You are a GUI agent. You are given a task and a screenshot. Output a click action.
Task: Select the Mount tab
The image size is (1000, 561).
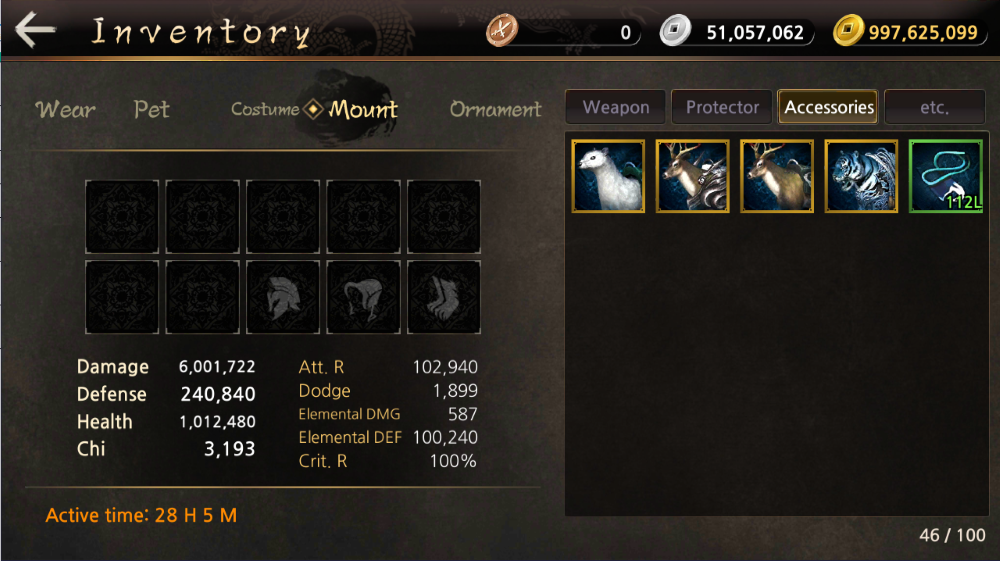click(x=363, y=109)
